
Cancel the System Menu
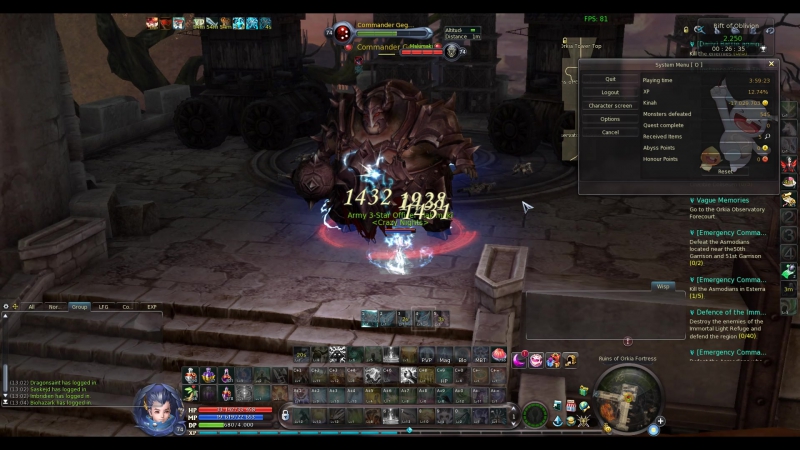[610, 132]
